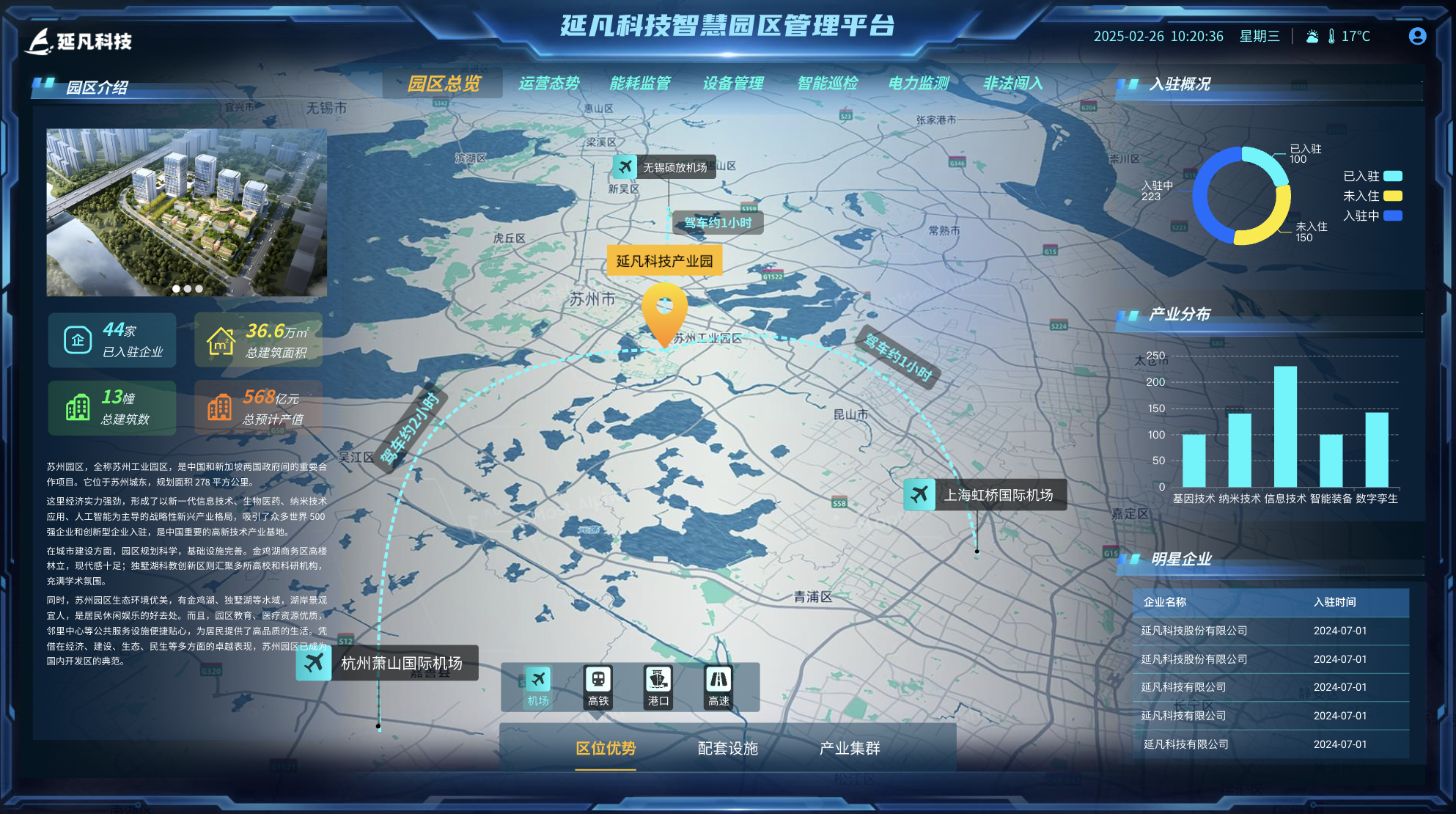Toggle 已入驻 in the donut chart legend

point(1373,176)
